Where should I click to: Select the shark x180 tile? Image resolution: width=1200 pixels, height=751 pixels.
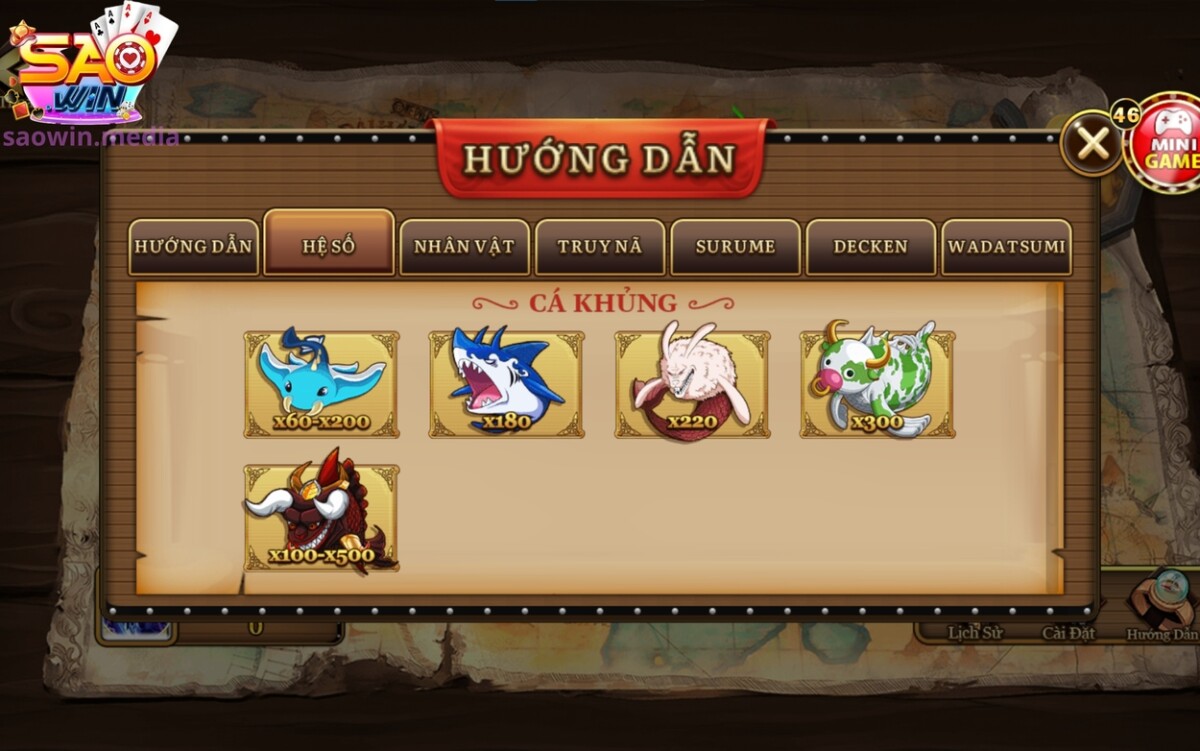tap(507, 384)
